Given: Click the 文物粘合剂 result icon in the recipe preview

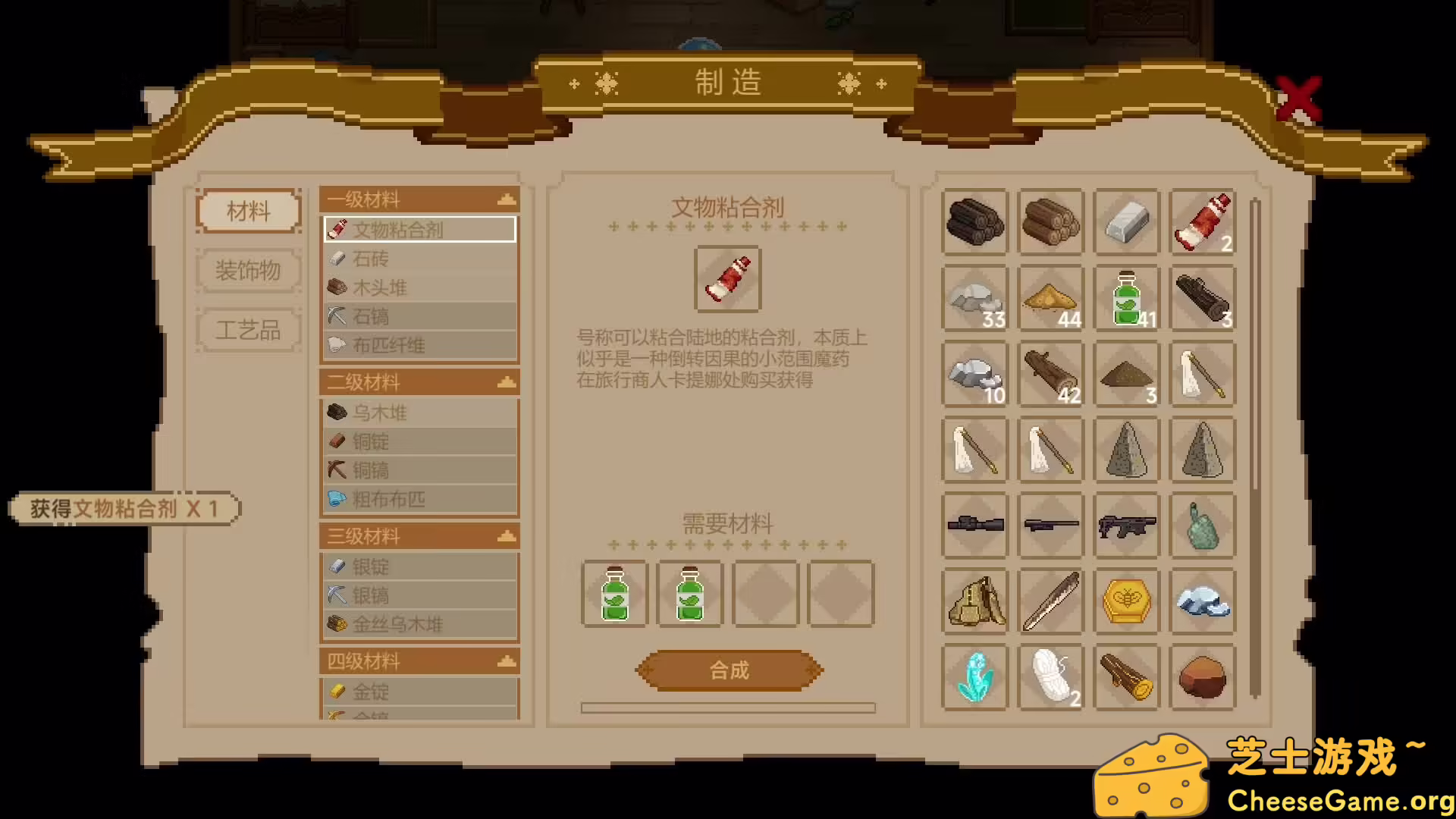Looking at the screenshot, I should coord(727,278).
